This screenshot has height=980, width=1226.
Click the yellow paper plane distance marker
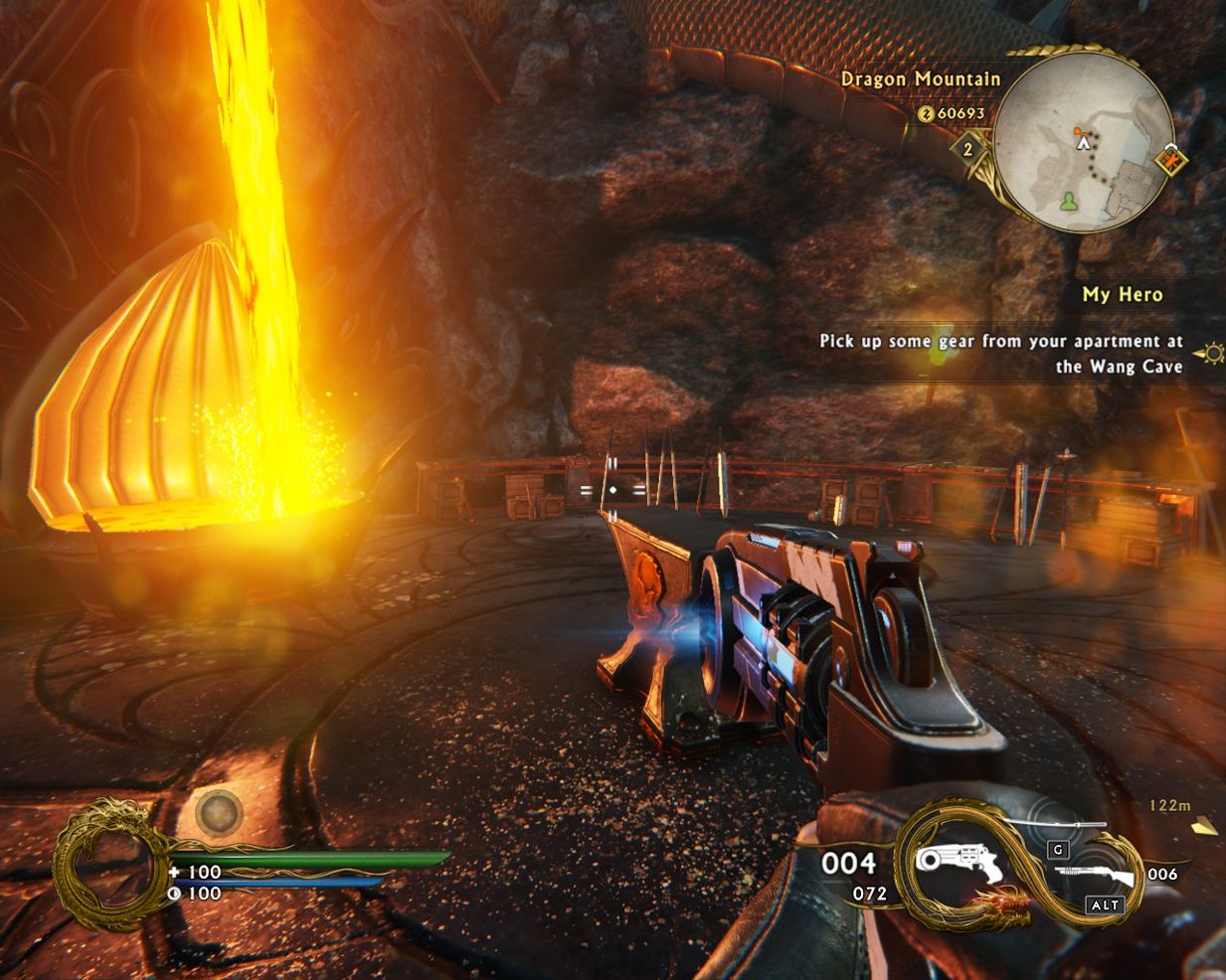click(x=1205, y=825)
